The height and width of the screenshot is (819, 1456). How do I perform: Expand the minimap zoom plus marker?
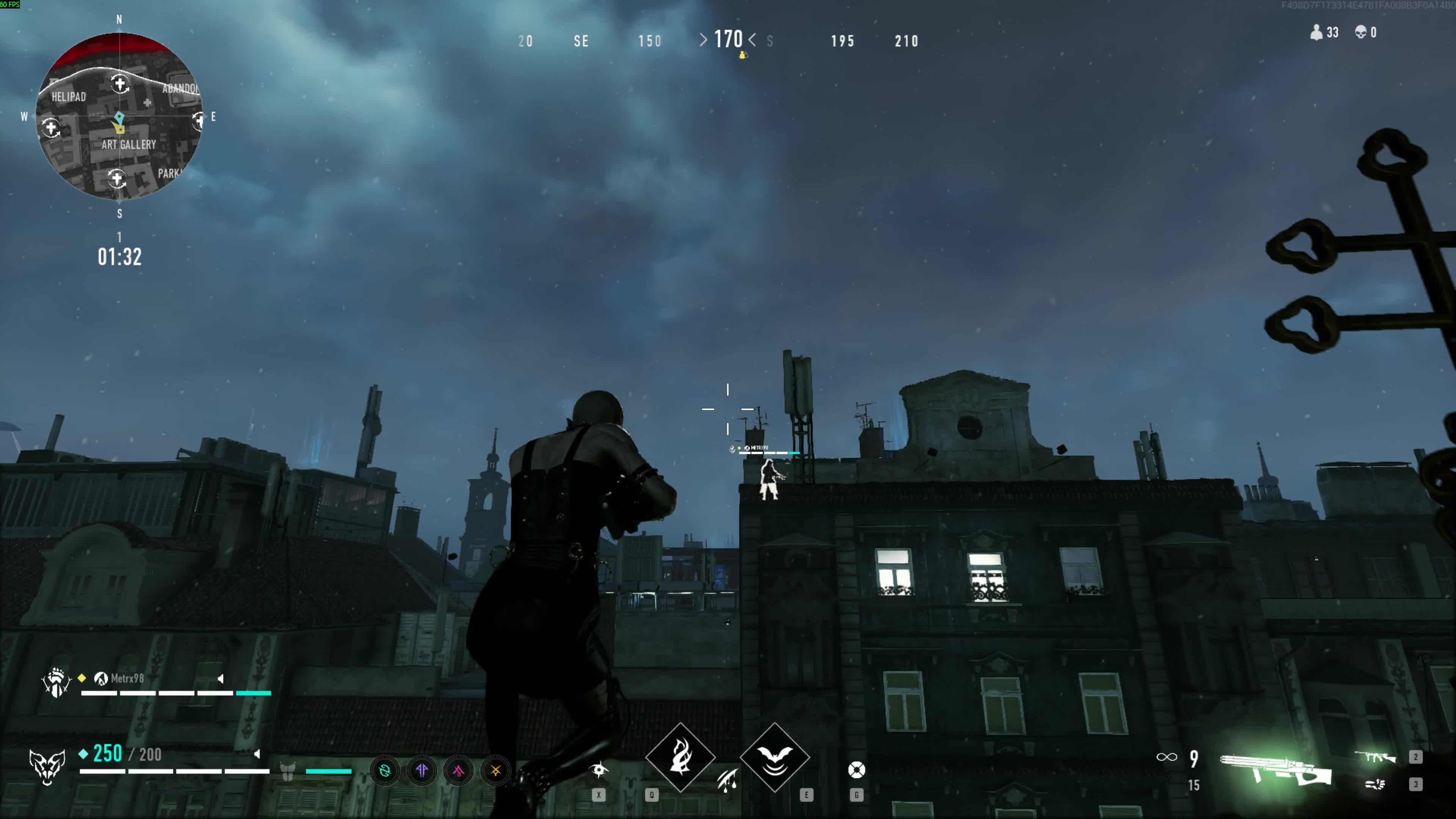(121, 84)
